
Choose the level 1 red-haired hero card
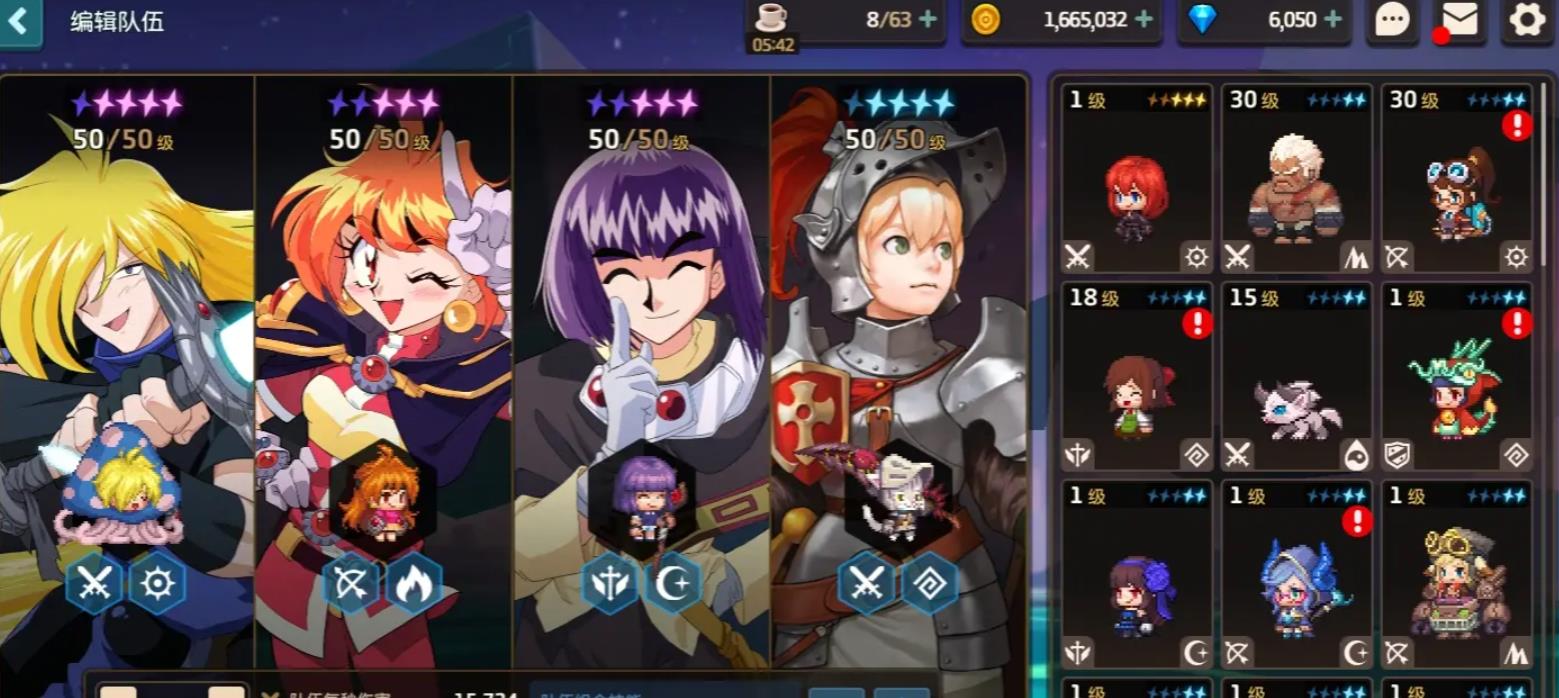[x=1137, y=180]
